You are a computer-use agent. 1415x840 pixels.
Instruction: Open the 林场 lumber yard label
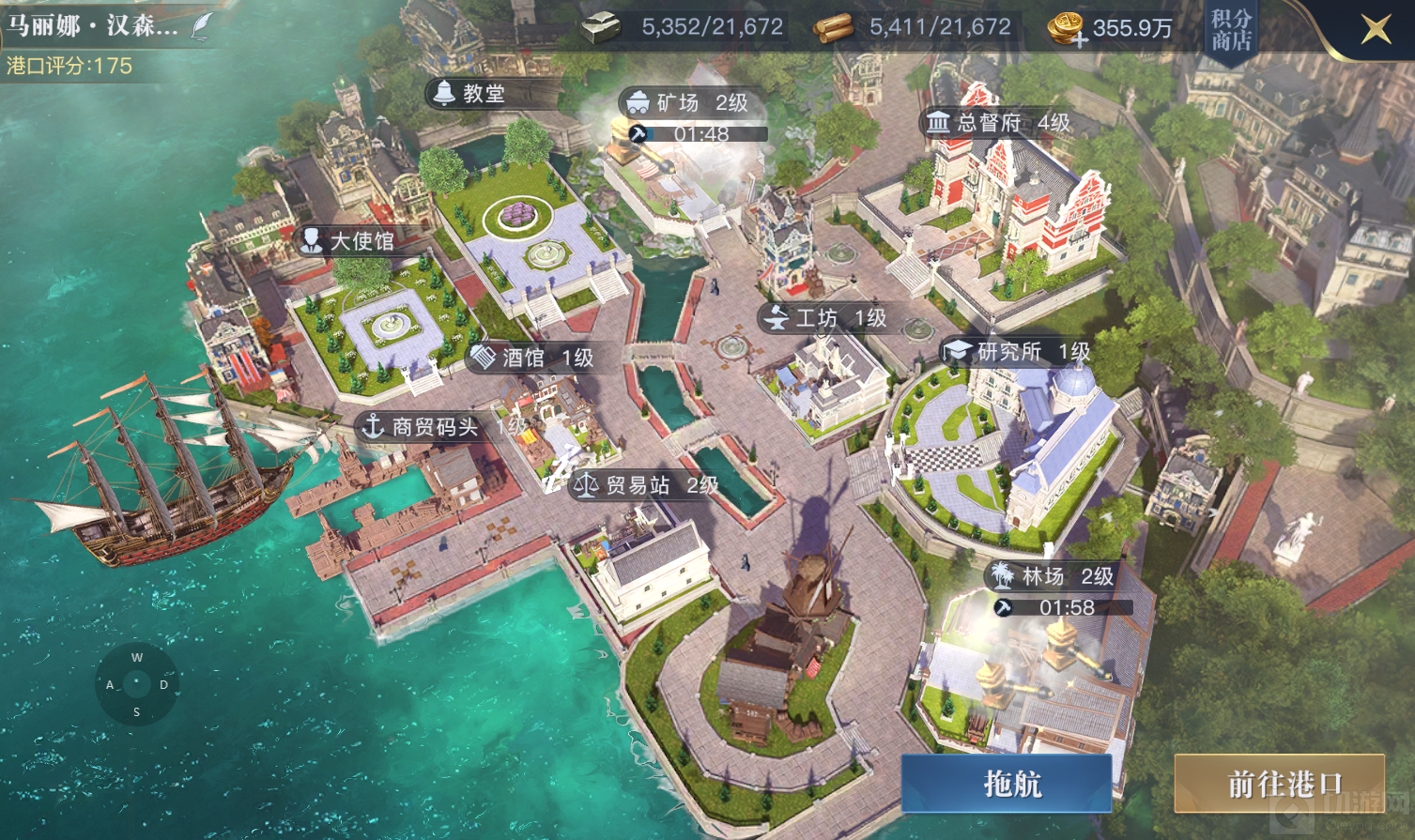(x=1054, y=575)
